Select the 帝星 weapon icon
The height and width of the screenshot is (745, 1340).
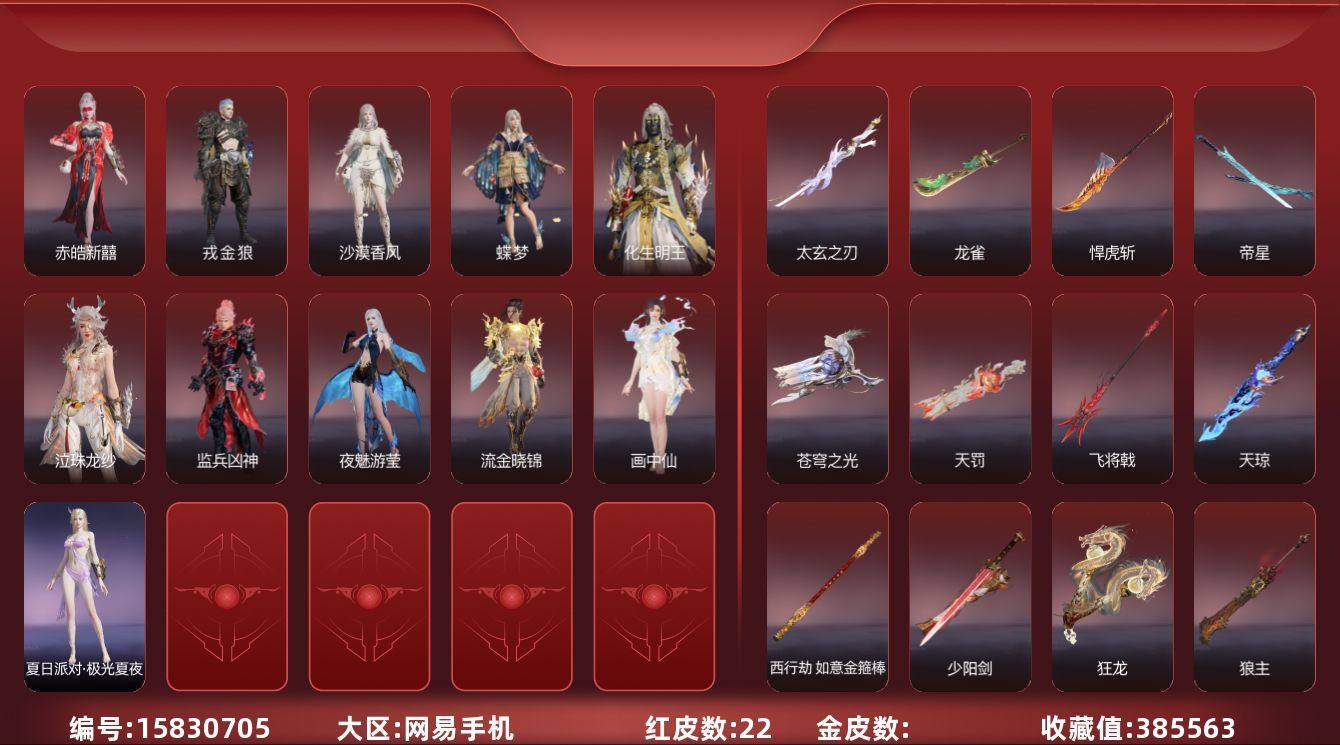[1257, 180]
